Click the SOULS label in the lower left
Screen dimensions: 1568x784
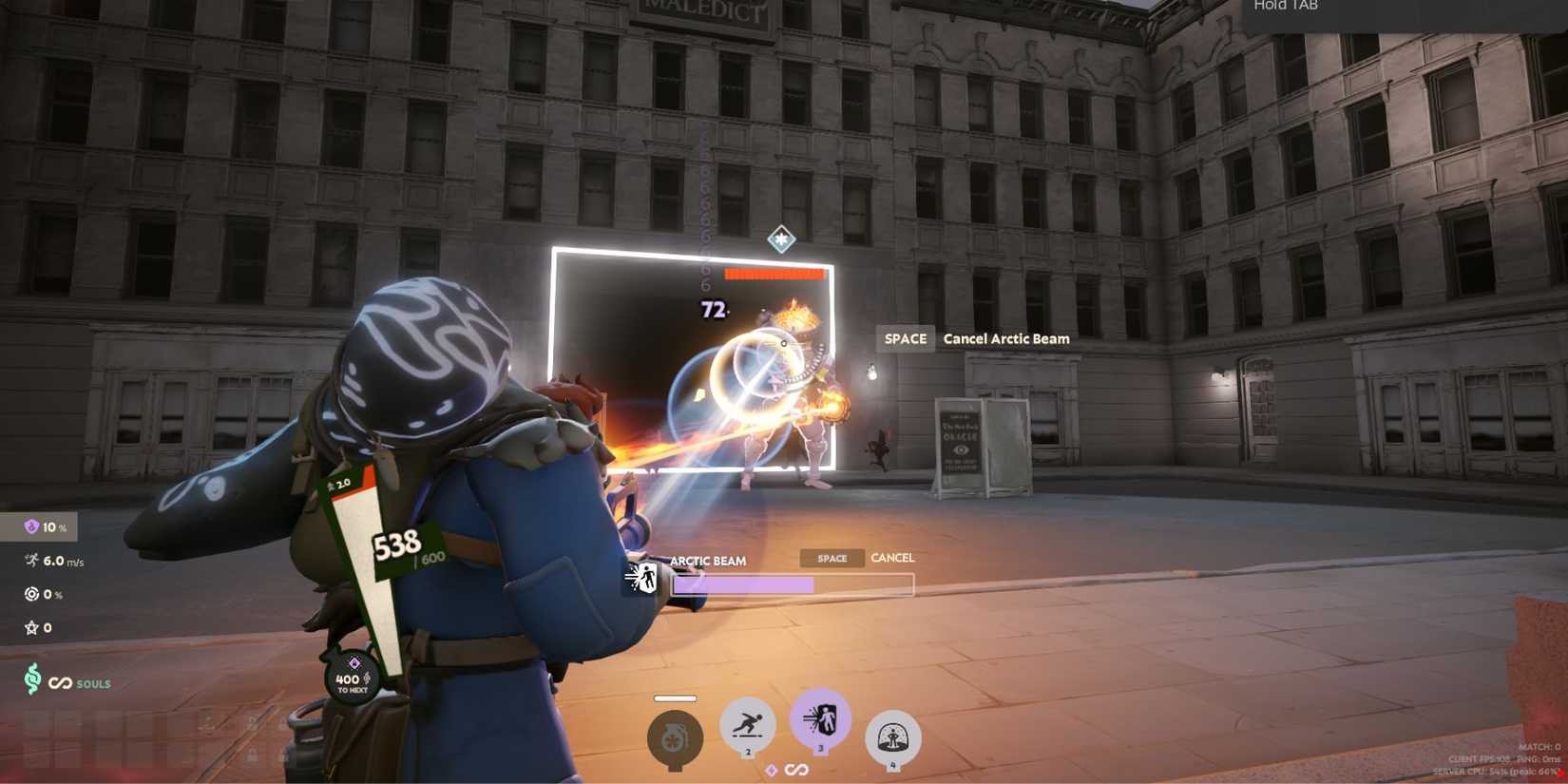coord(92,683)
